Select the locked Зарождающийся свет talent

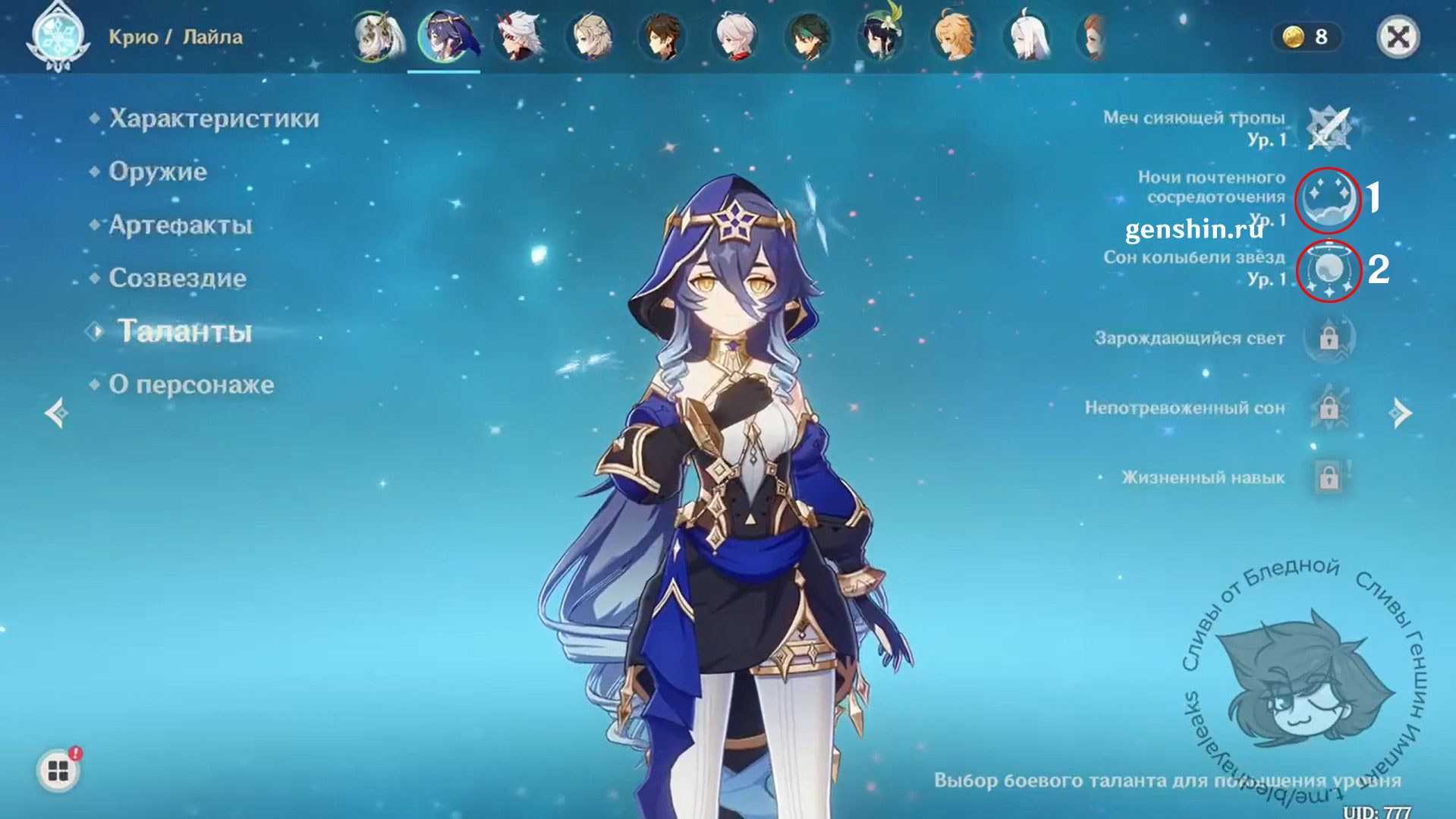pos(1329,338)
